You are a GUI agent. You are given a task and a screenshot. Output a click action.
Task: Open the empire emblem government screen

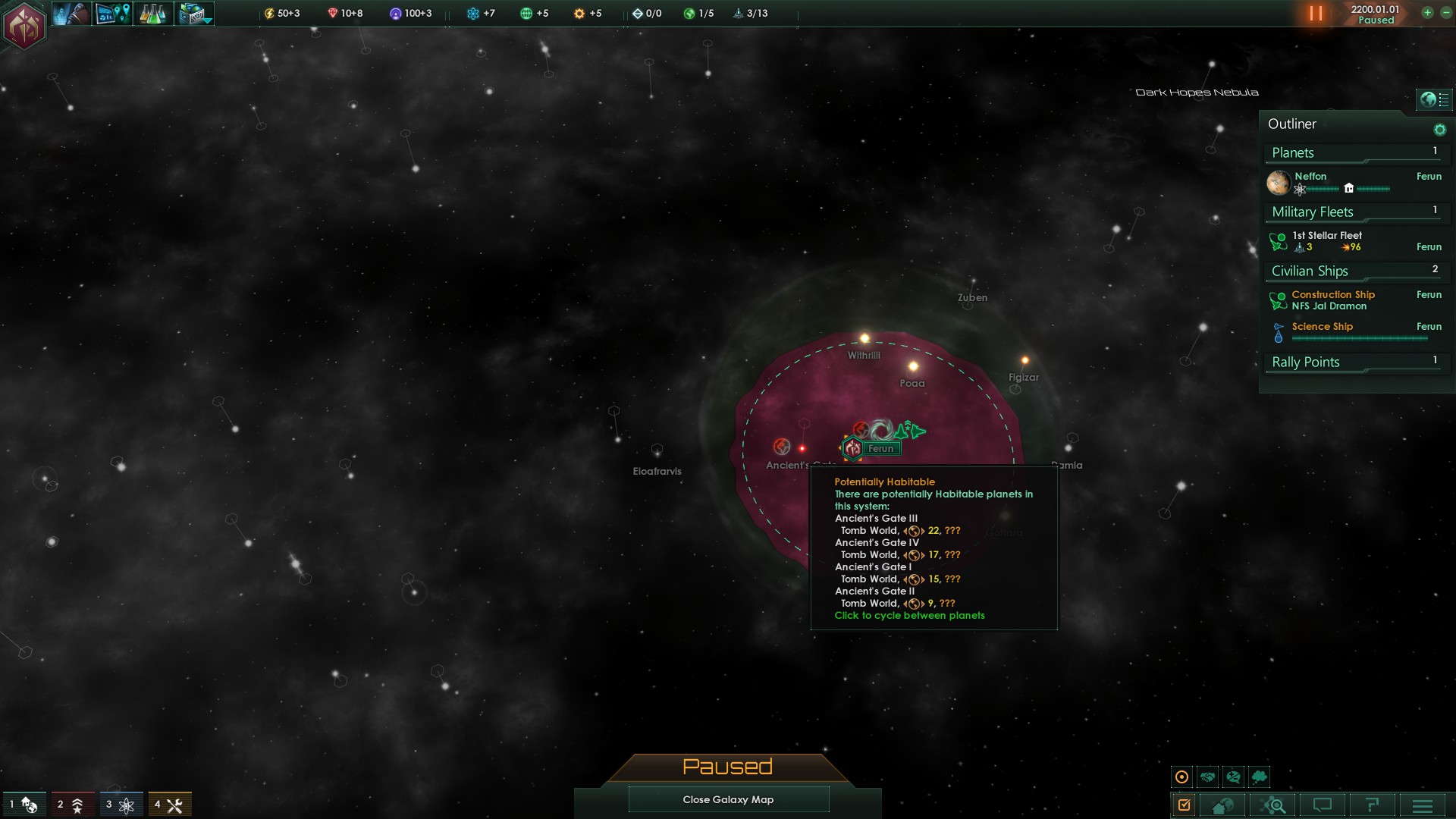click(x=24, y=26)
